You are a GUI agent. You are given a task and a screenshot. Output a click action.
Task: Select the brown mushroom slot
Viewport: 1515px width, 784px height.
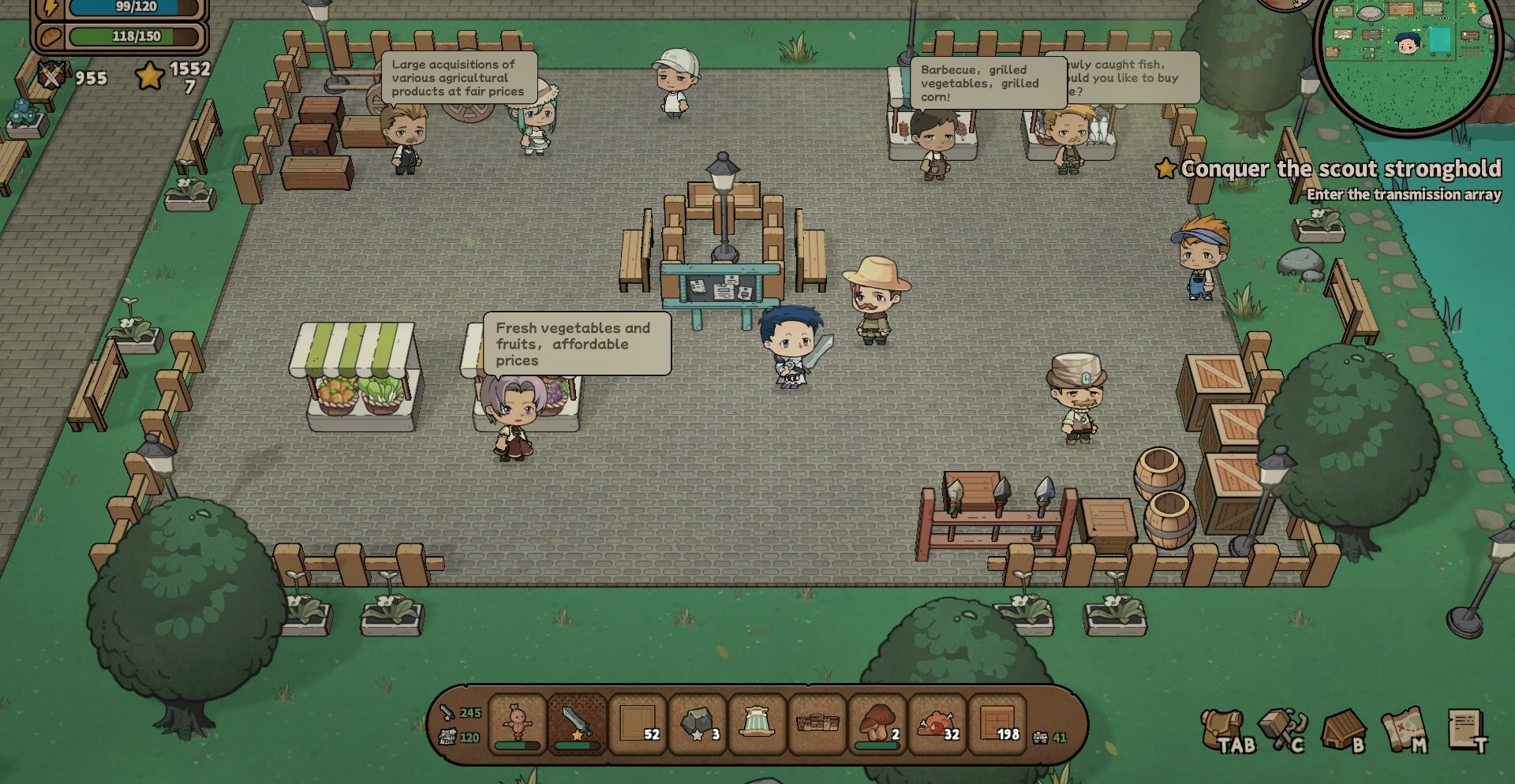877,723
